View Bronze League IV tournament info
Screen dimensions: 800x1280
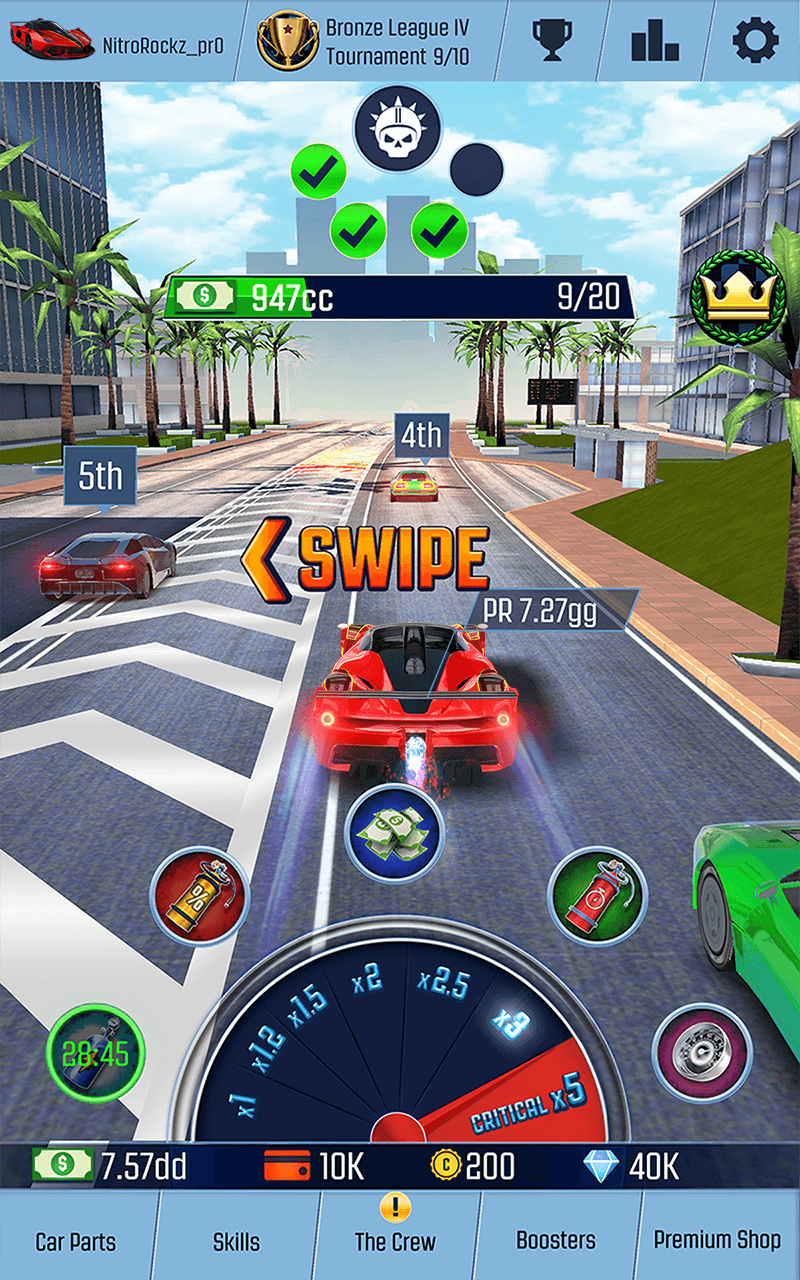365,41
